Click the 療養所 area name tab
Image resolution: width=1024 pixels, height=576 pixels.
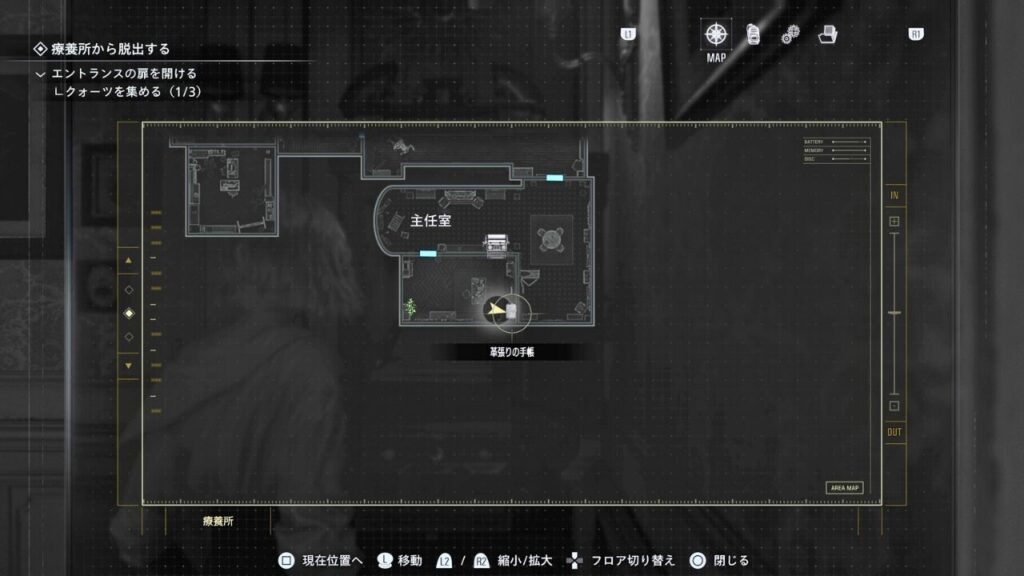click(x=219, y=521)
